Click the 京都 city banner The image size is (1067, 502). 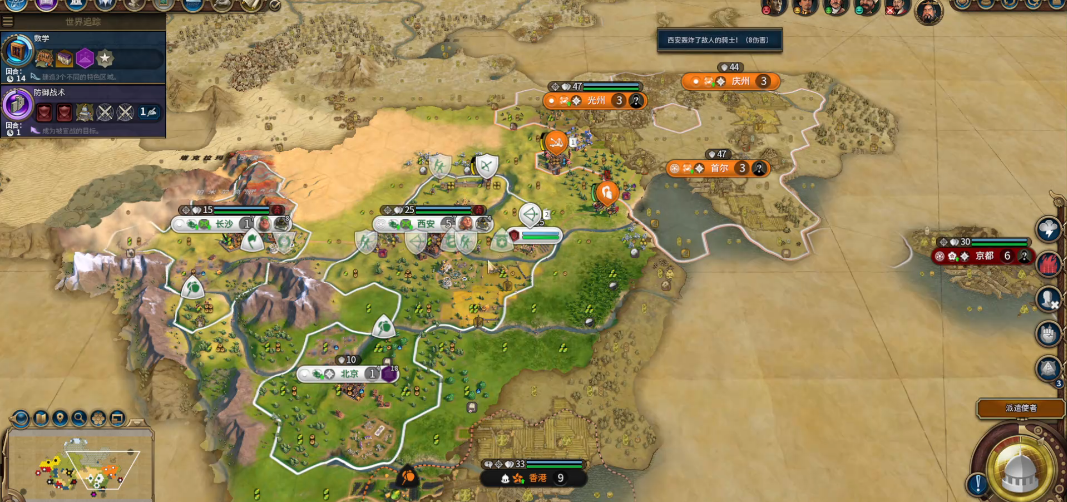pyautogui.click(x=985, y=256)
